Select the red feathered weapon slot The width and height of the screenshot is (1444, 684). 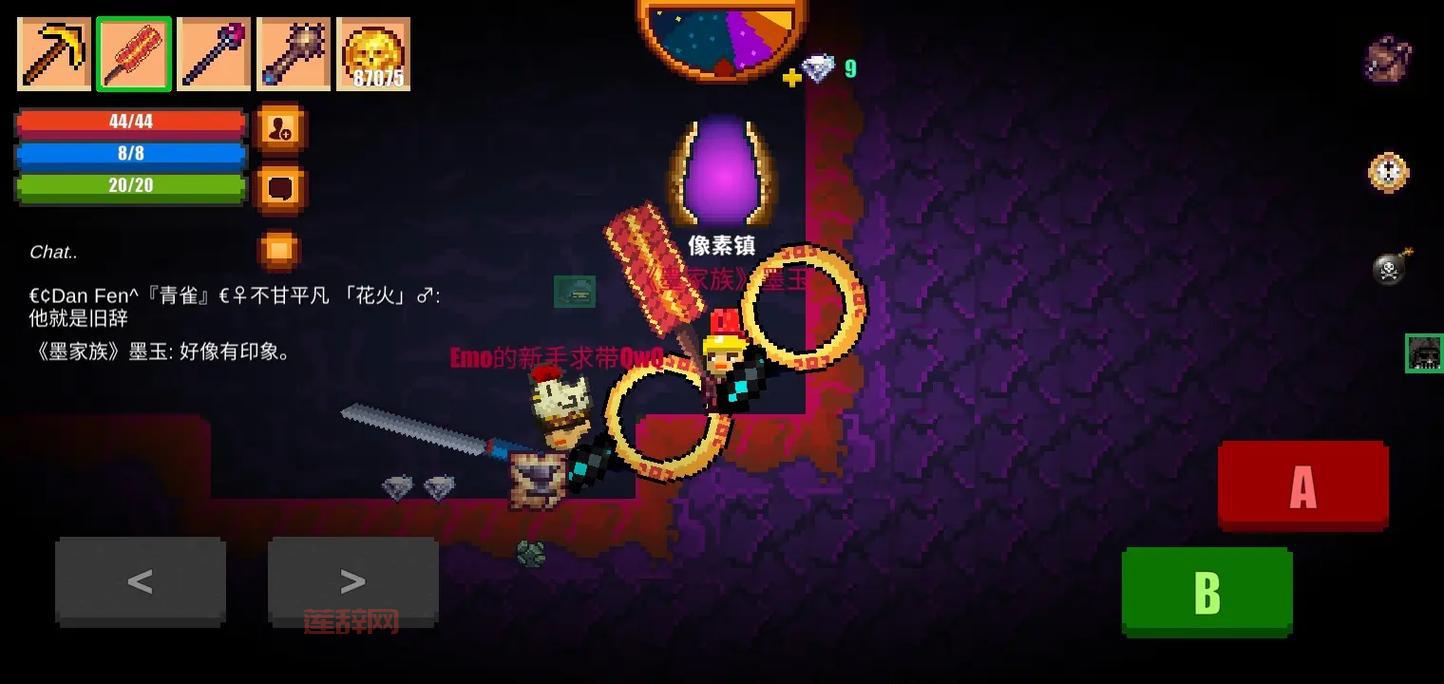(134, 54)
